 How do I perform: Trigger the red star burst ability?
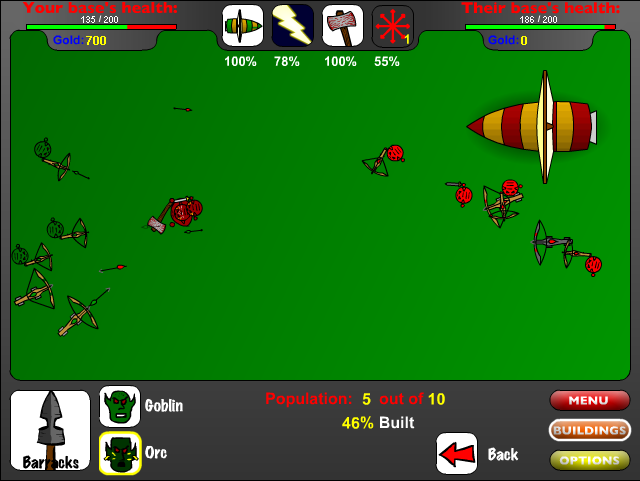pyautogui.click(x=392, y=26)
